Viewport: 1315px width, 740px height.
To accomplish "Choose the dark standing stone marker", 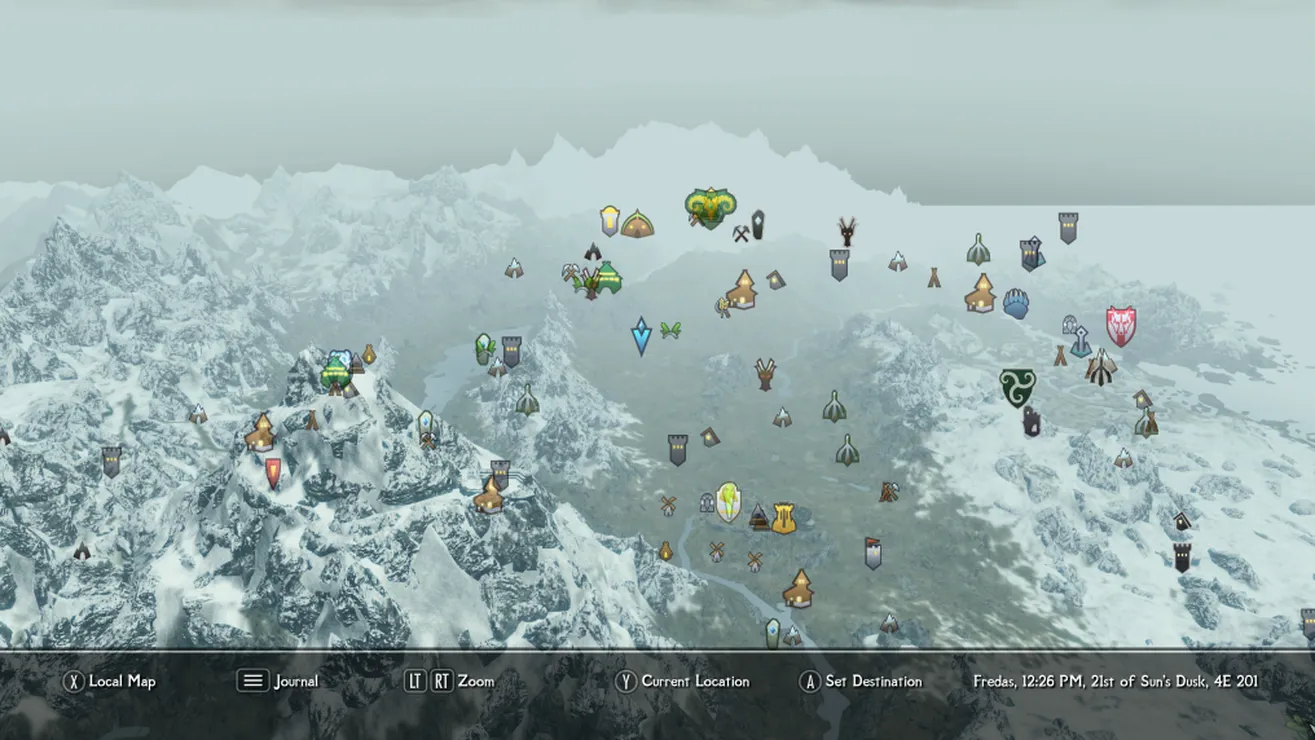I will click(757, 224).
